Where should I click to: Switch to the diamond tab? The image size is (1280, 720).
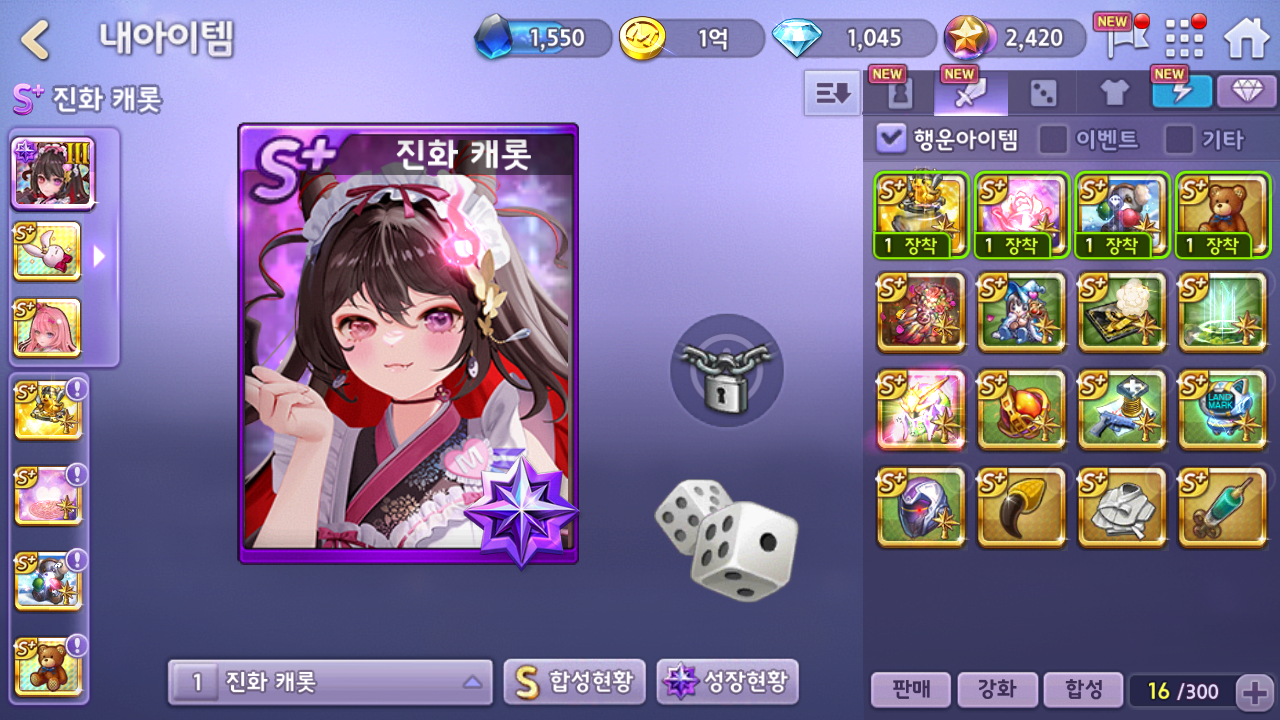(1246, 92)
